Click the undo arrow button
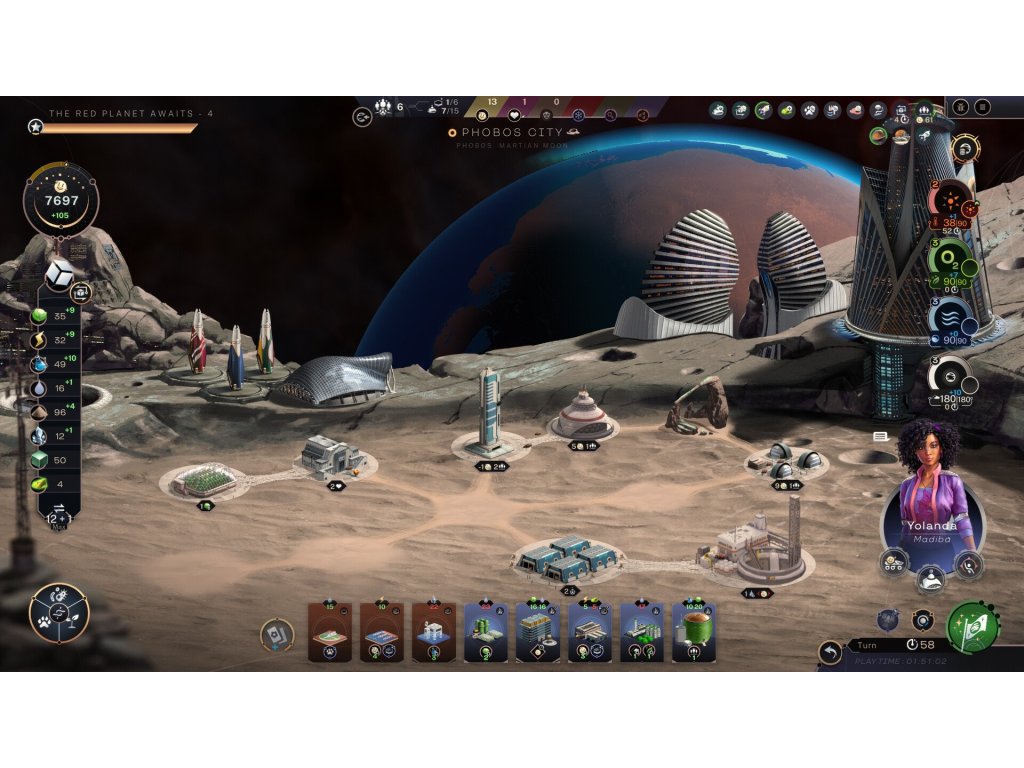Image resolution: width=1024 pixels, height=768 pixels. [x=830, y=653]
